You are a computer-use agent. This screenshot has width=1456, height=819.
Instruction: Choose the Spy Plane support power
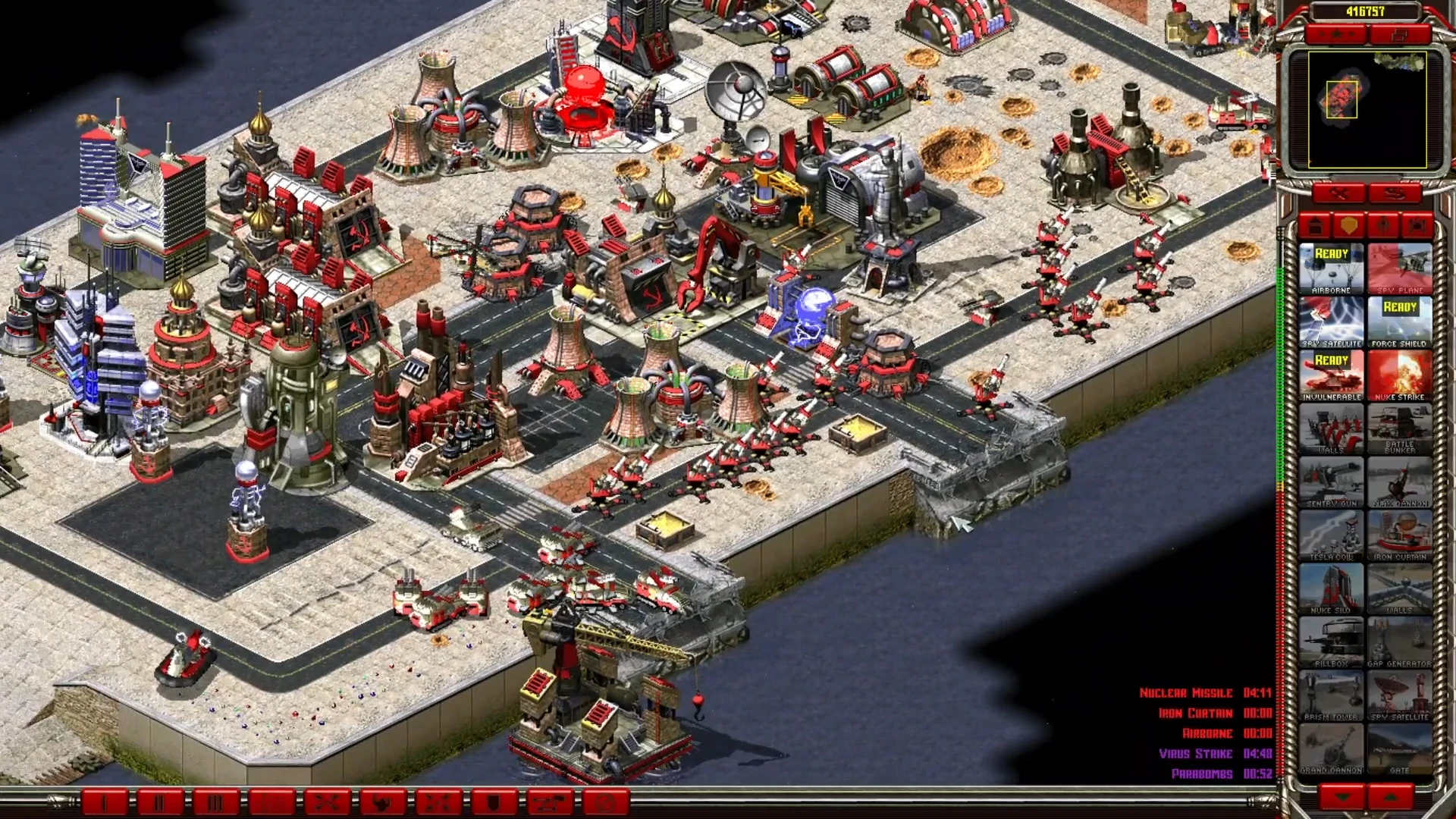(1399, 268)
